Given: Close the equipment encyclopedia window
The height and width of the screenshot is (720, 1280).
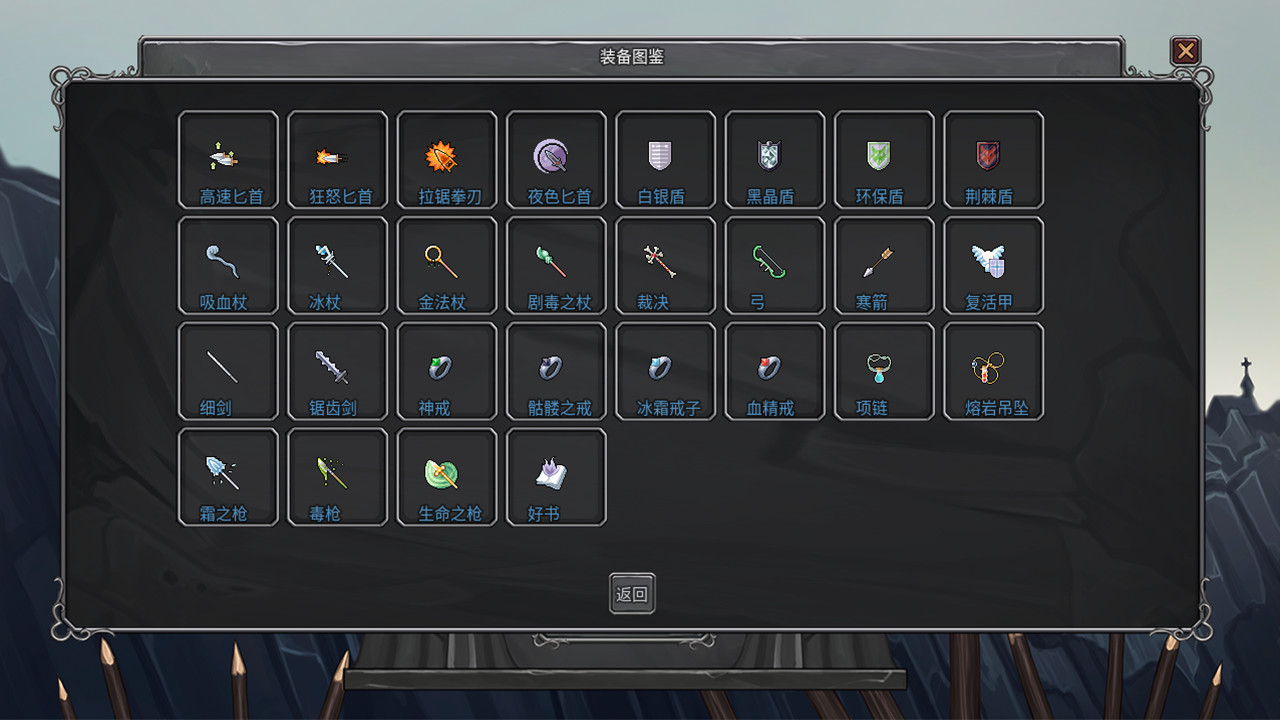Looking at the screenshot, I should coord(1186,51).
